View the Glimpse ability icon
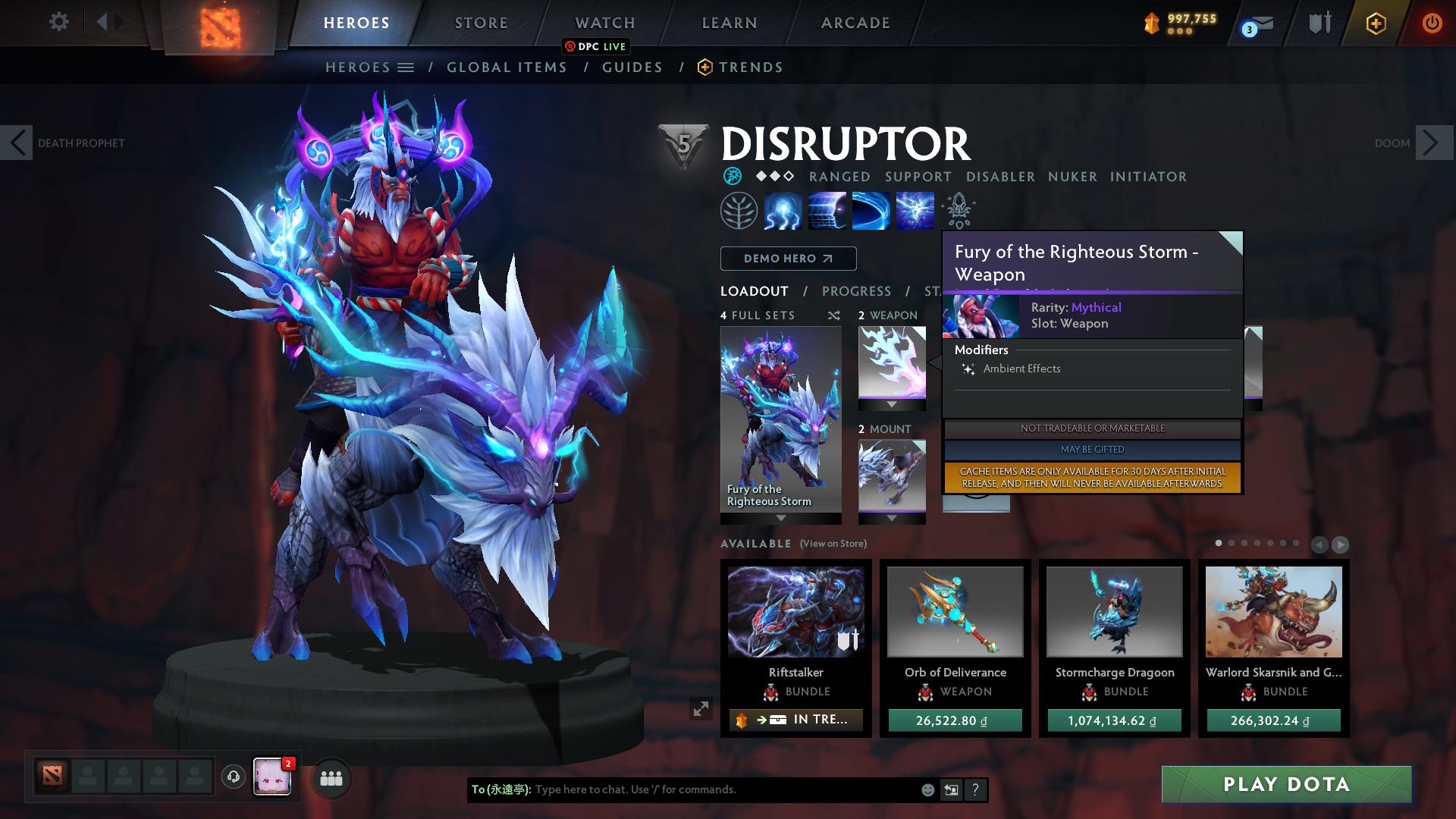This screenshot has height=819, width=1456. tap(827, 211)
